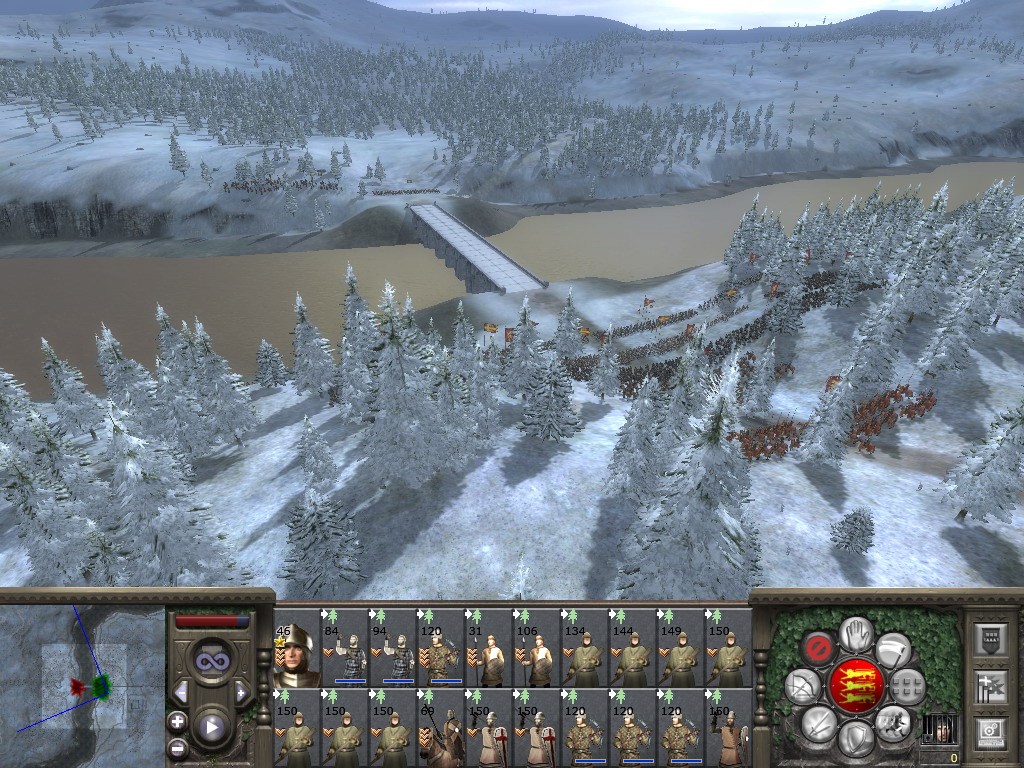Decrease battle speed with the left arrow
The width and height of the screenshot is (1024, 768).
(x=181, y=692)
